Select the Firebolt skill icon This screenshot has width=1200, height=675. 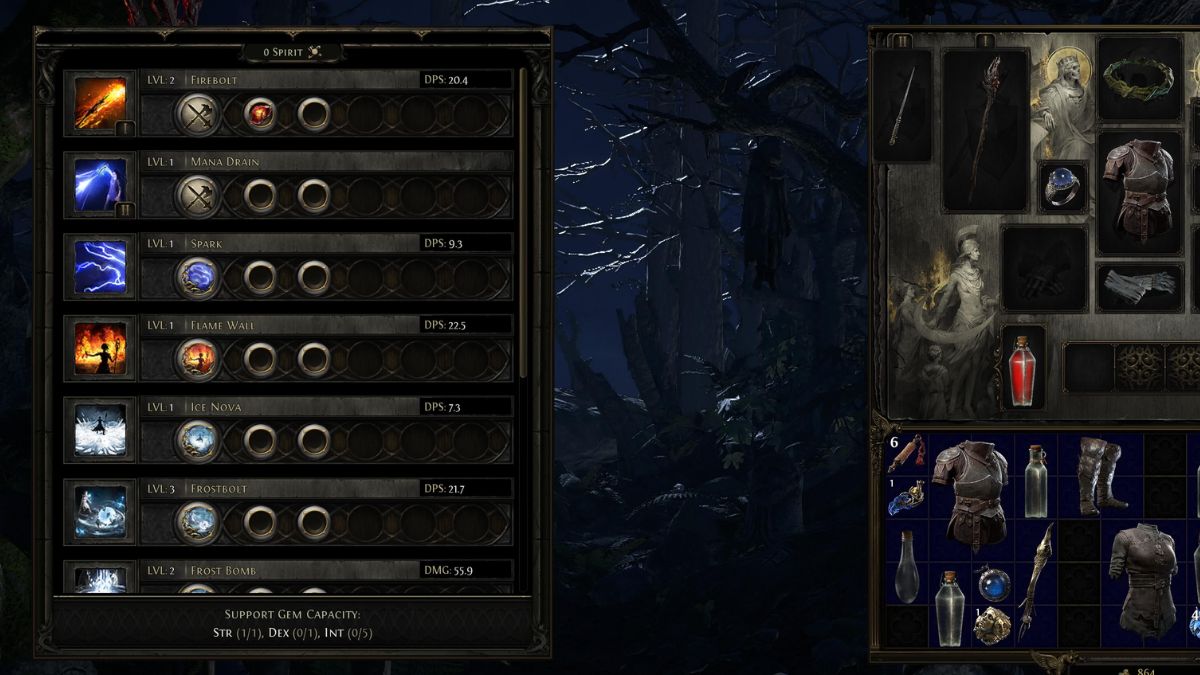point(101,105)
